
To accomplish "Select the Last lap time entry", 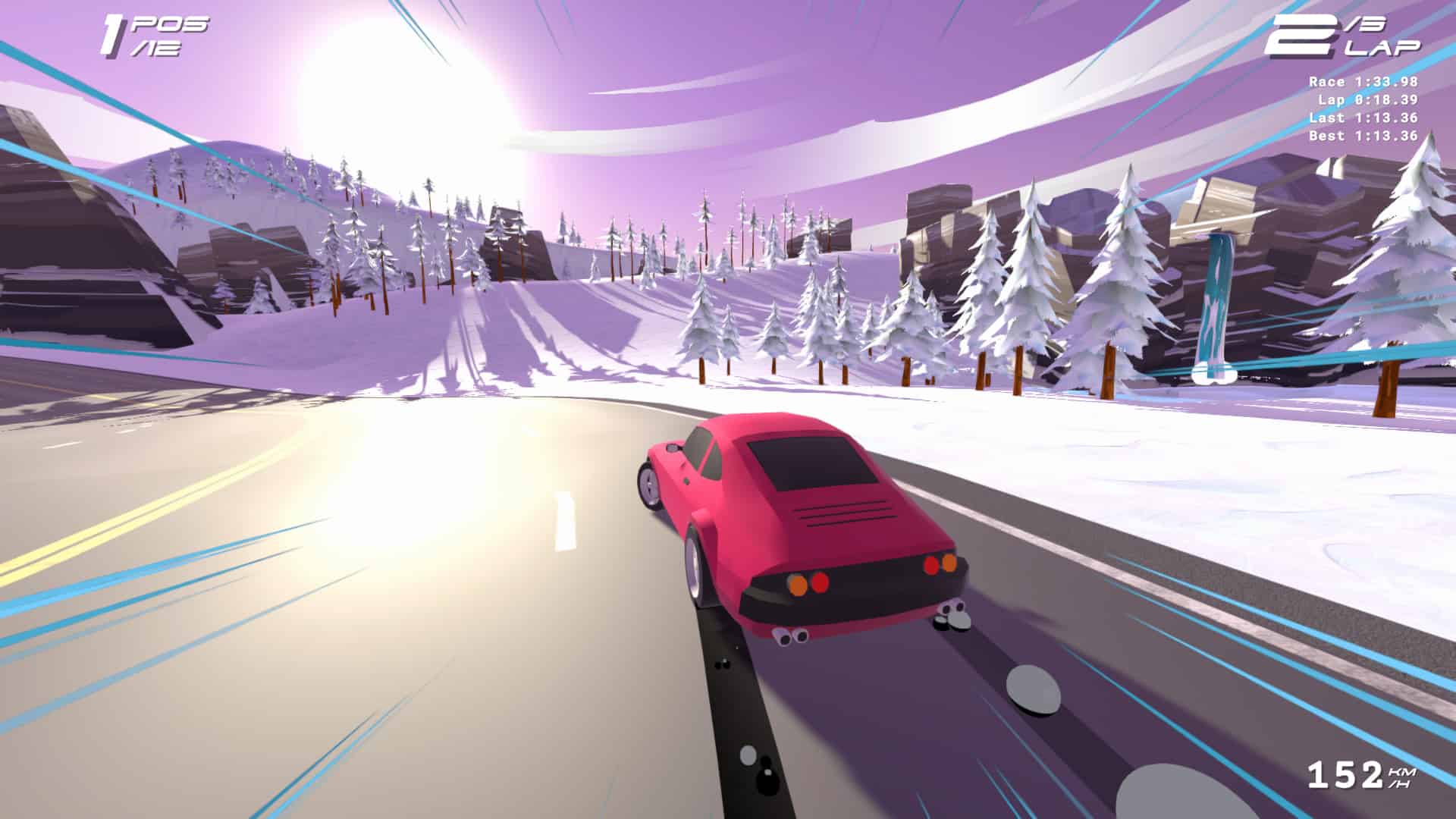I will click(x=1361, y=118).
